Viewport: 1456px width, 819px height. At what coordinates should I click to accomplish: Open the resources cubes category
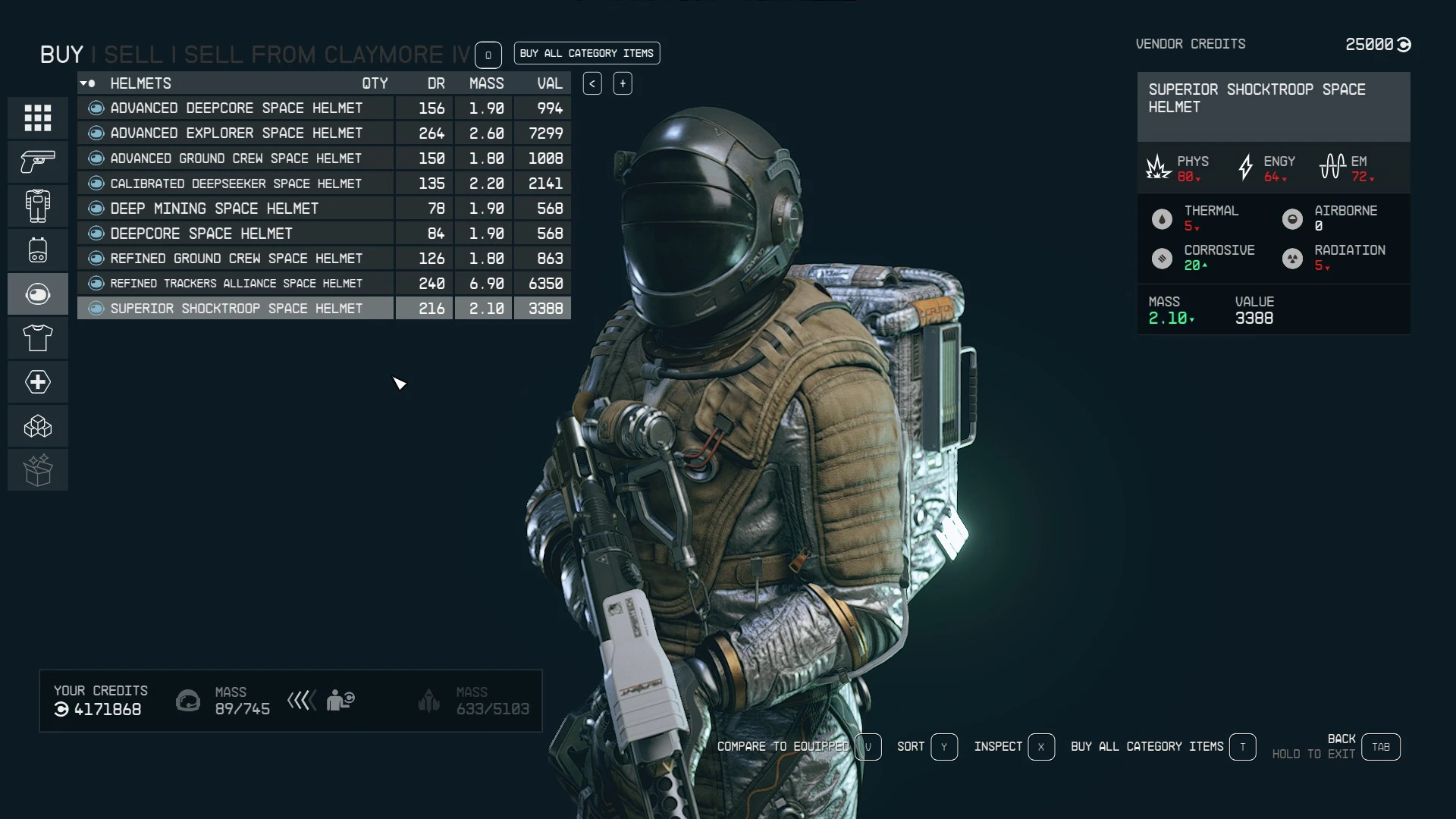coord(38,426)
